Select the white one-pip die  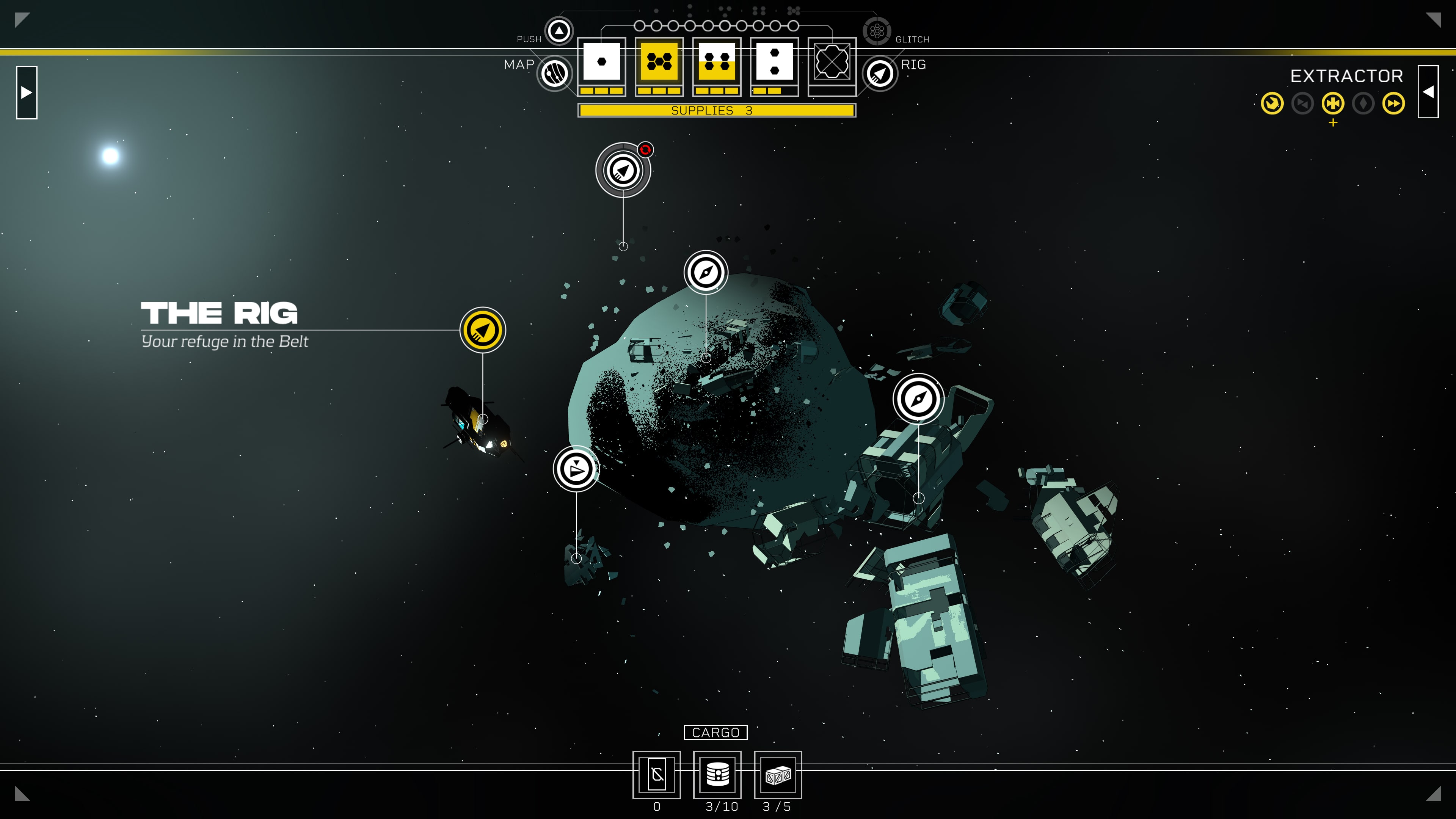tap(601, 61)
